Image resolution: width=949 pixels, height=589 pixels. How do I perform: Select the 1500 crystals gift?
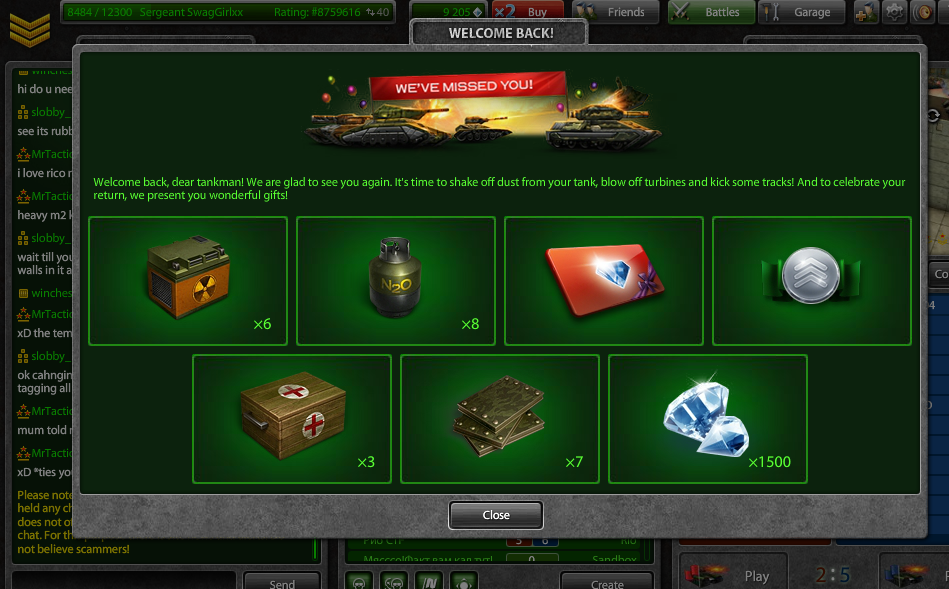click(x=708, y=419)
